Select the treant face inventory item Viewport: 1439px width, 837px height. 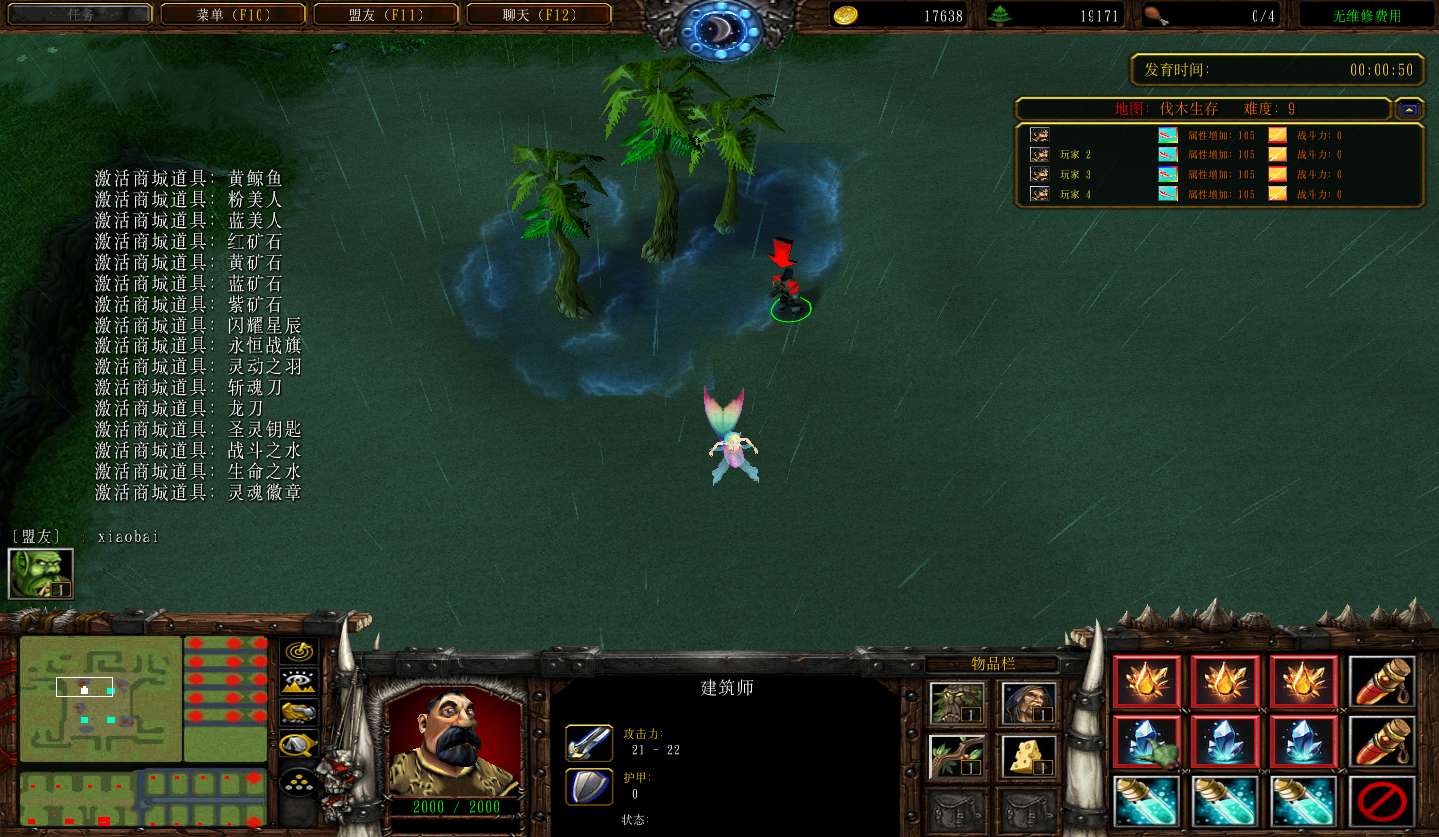pyautogui.click(x=957, y=704)
